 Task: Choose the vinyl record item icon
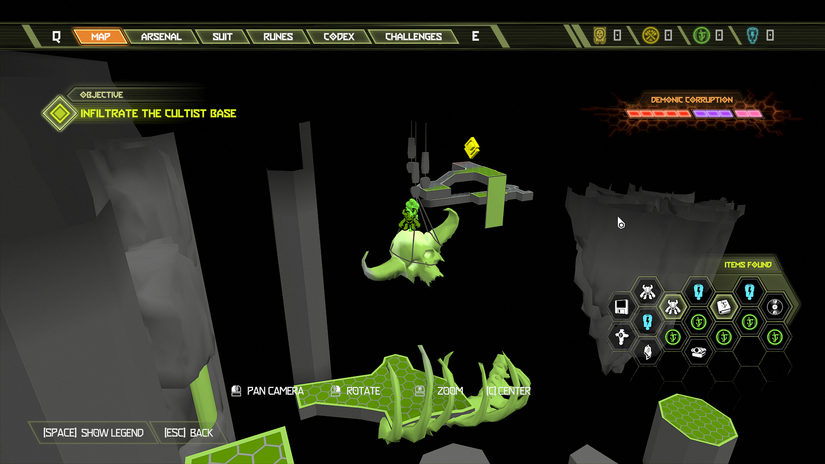coord(775,307)
